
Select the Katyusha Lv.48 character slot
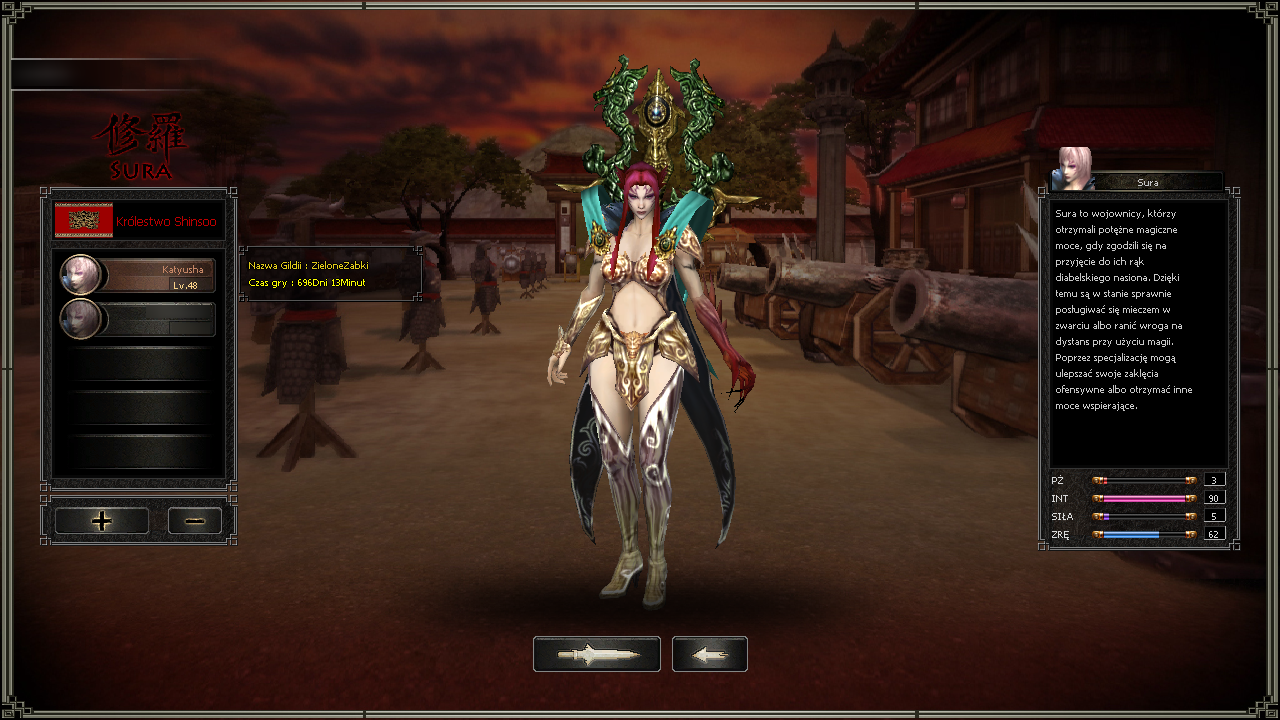(138, 275)
